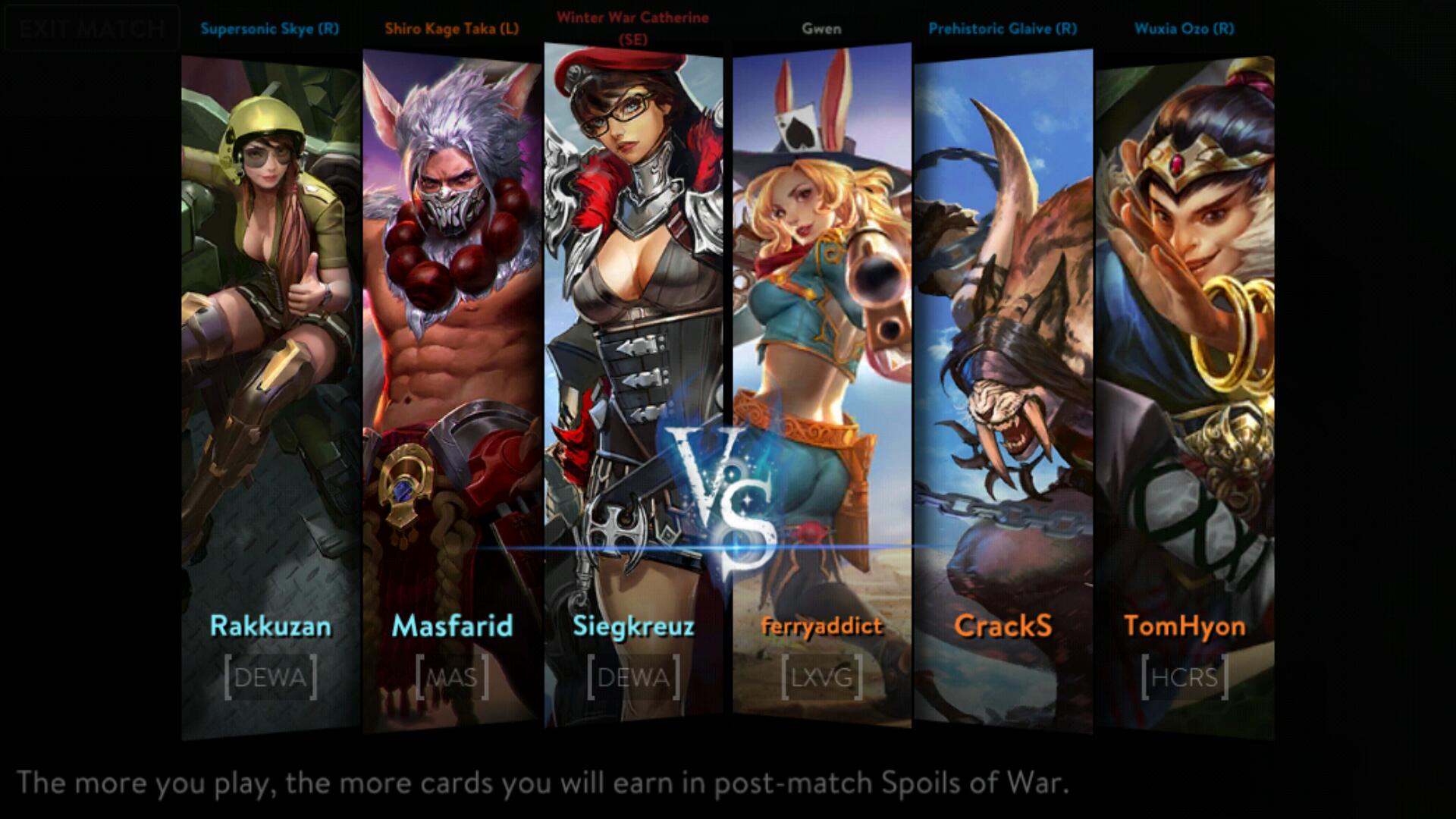Viewport: 1456px width, 819px height.
Task: Click the Exit Match button
Action: click(92, 29)
